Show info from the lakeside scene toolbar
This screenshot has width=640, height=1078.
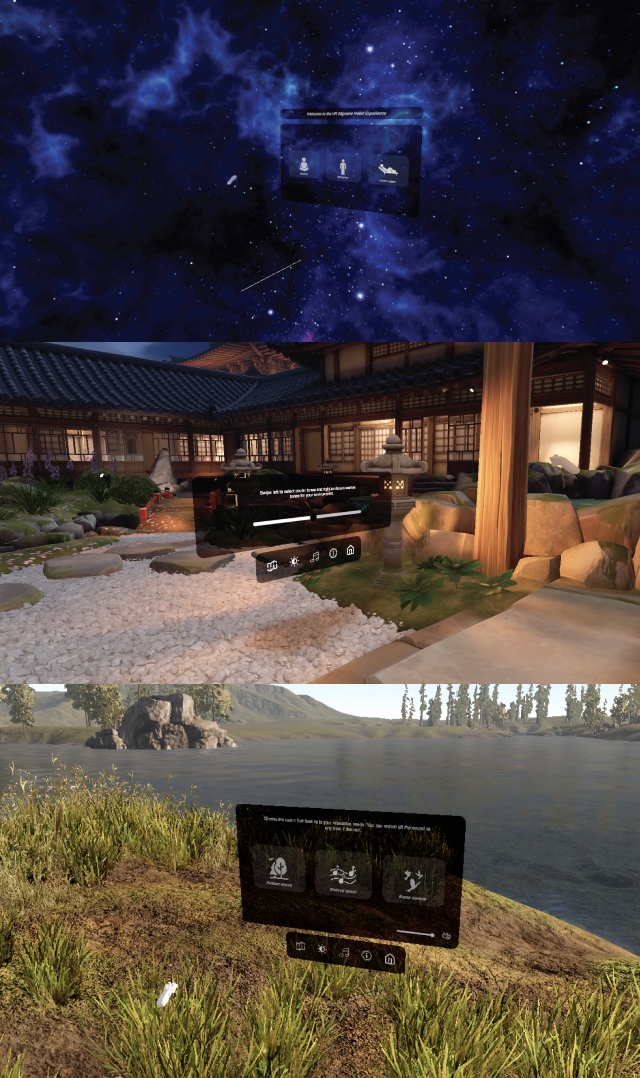[x=366, y=957]
